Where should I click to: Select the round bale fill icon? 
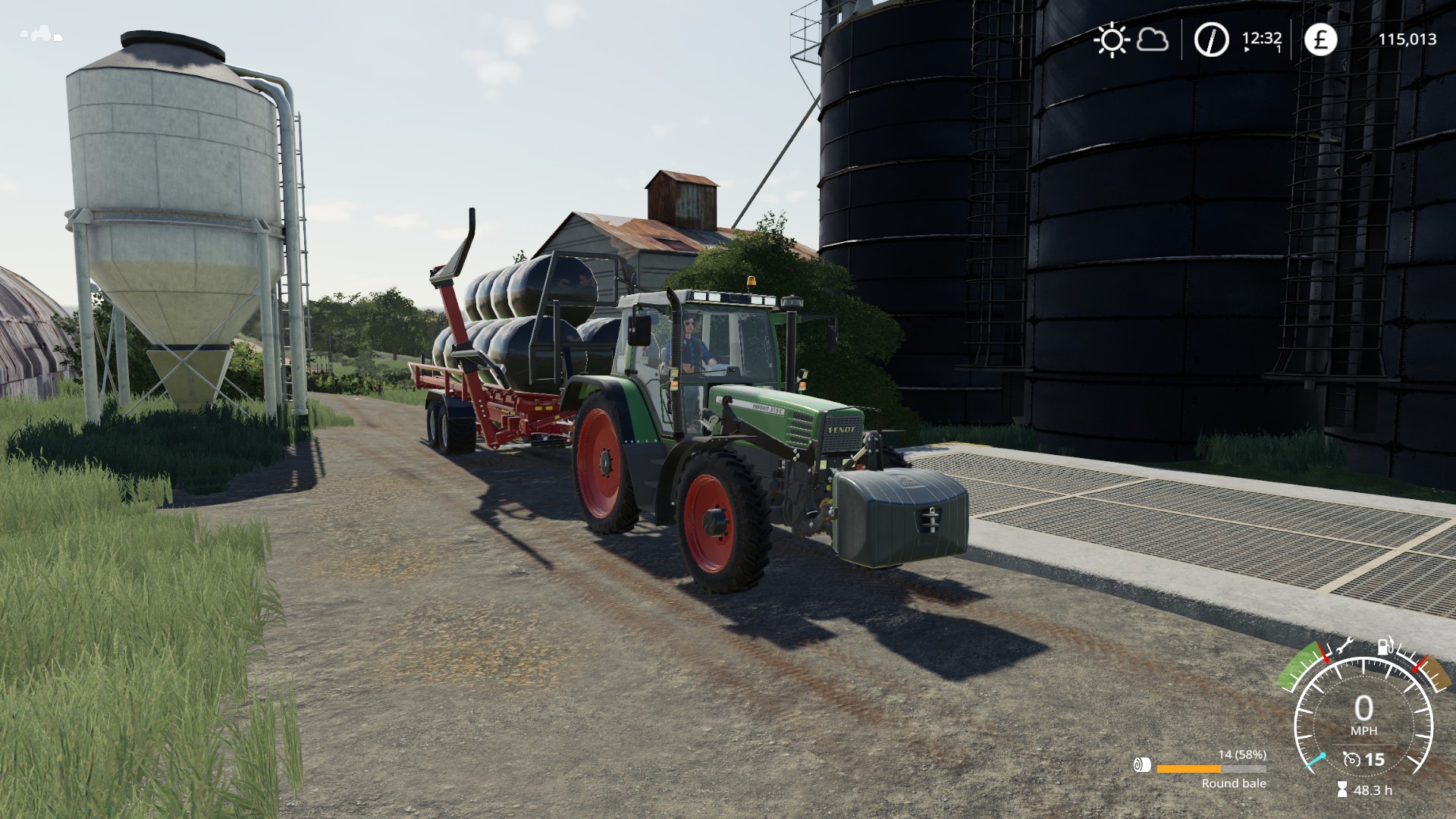coord(1141,765)
